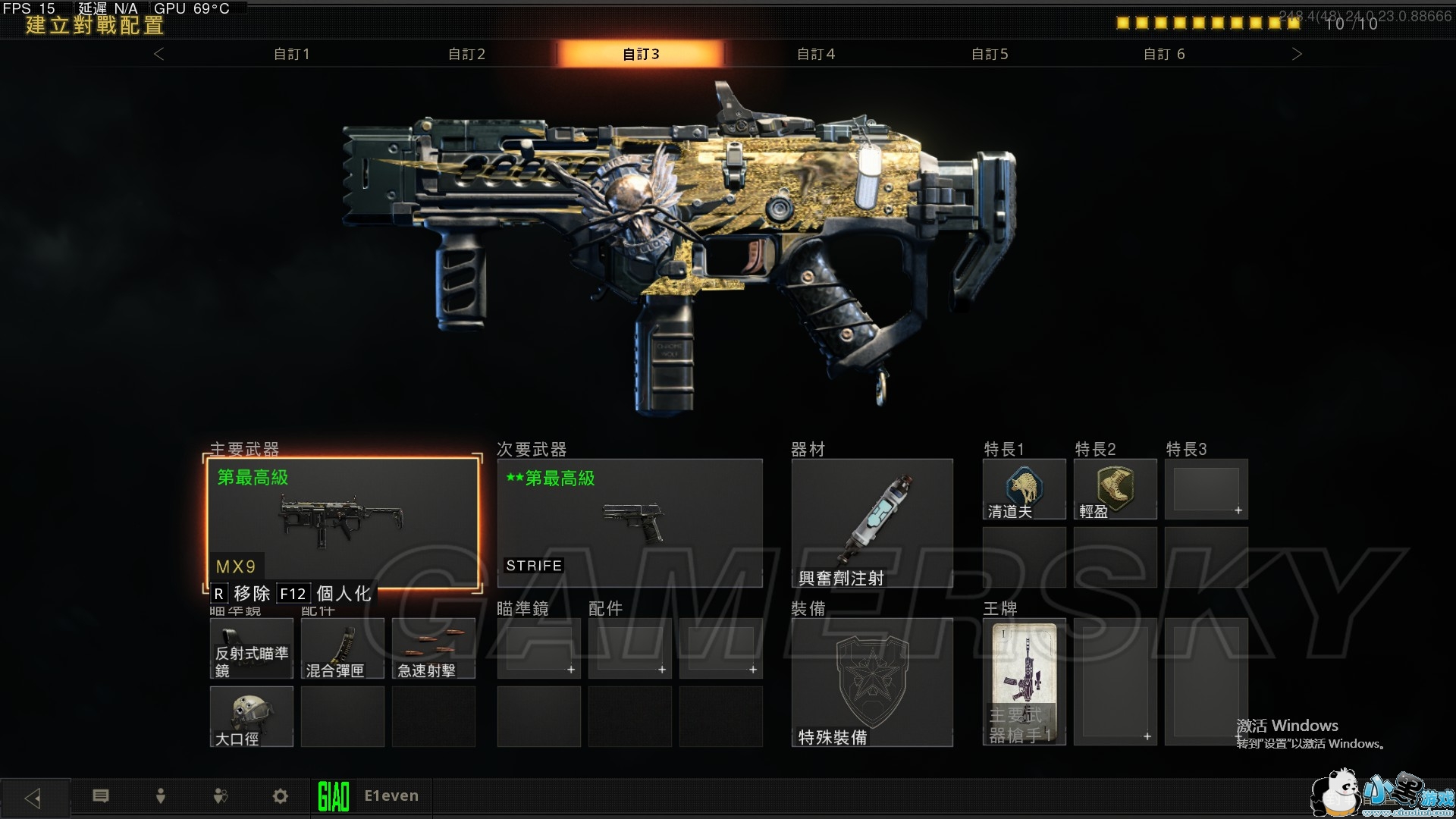Image resolution: width=1456 pixels, height=819 pixels.
Task: Open the 反射式瞄準鏡 optic slot
Action: [x=252, y=648]
